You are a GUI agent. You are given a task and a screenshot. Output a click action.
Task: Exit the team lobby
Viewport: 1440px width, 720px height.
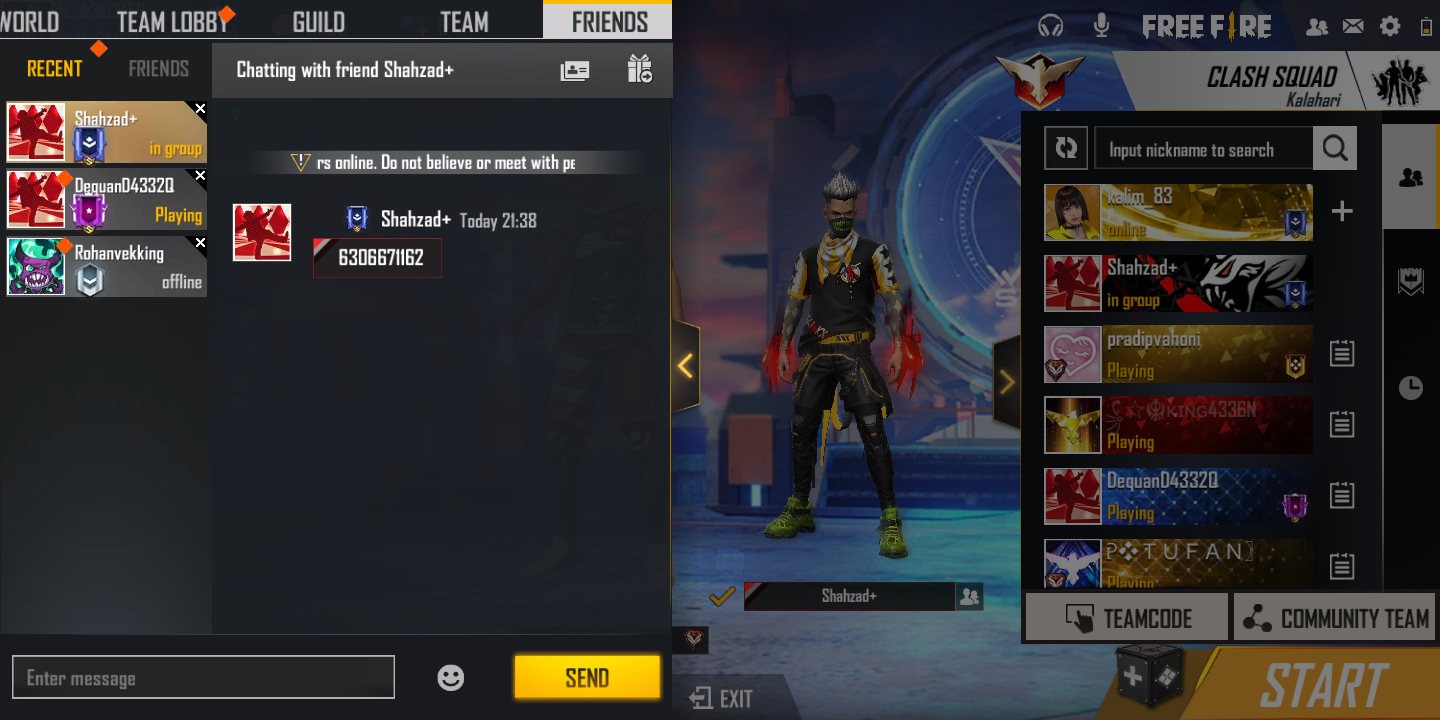click(722, 698)
